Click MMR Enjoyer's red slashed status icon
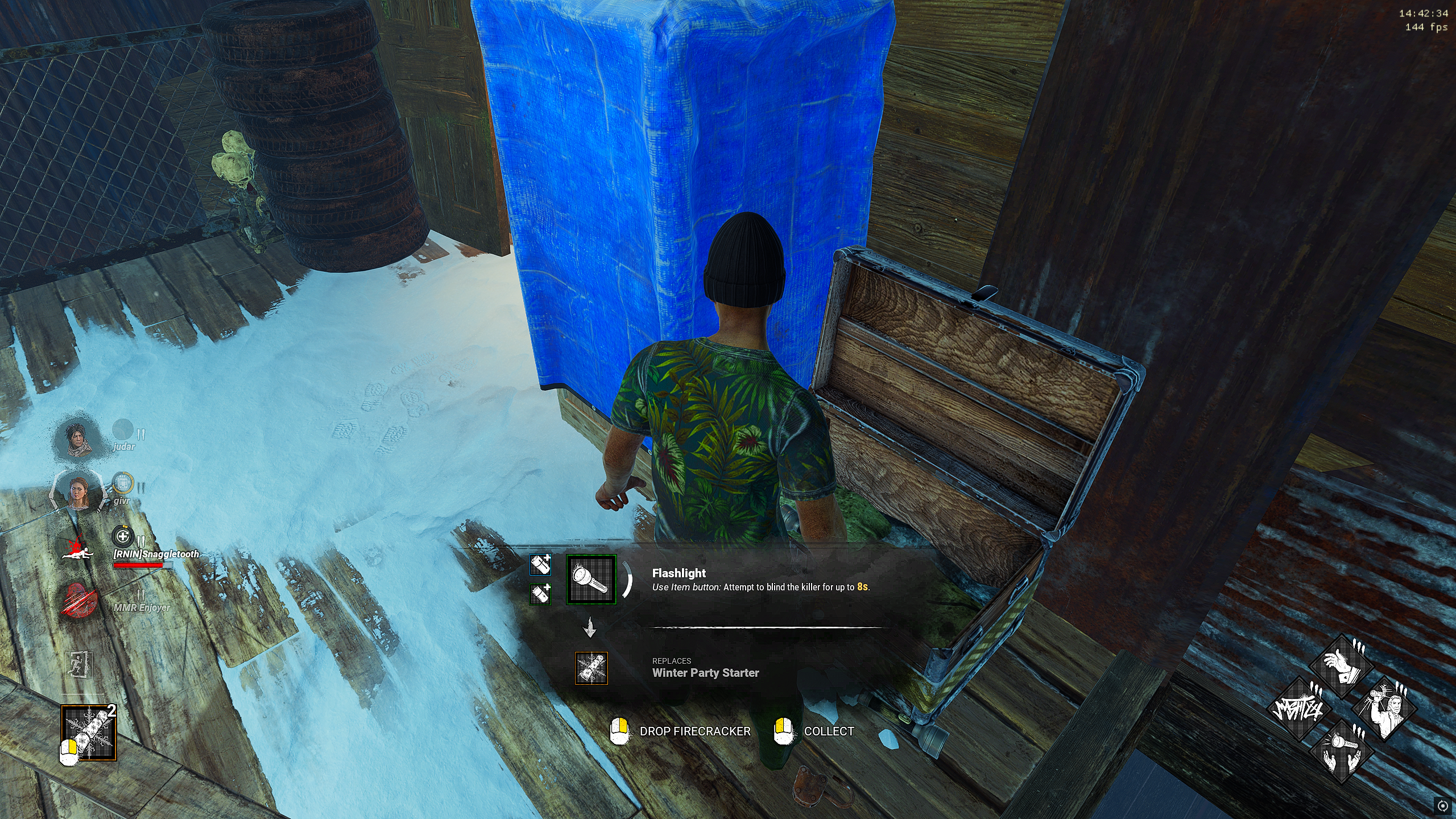Image resolution: width=1456 pixels, height=819 pixels. point(78,600)
